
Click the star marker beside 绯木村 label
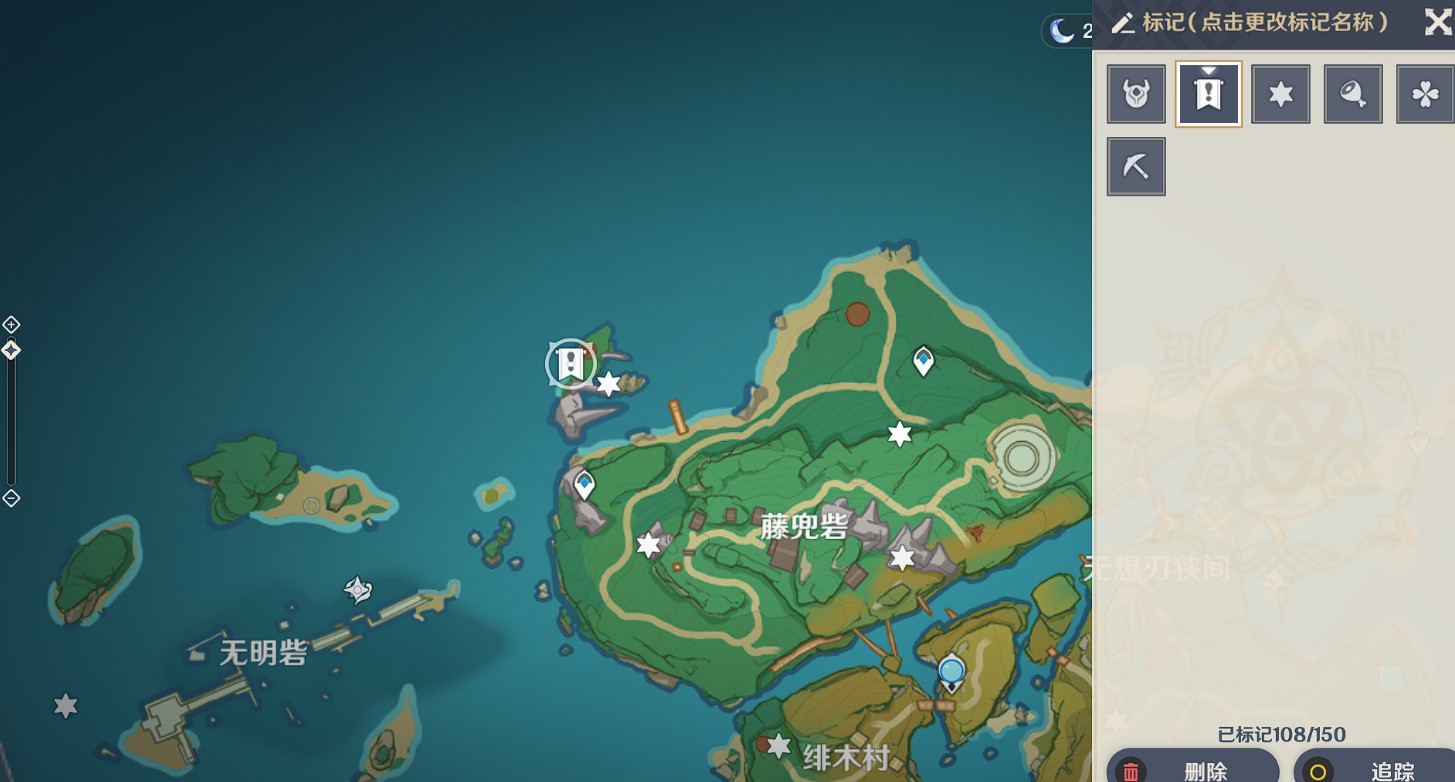[778, 746]
